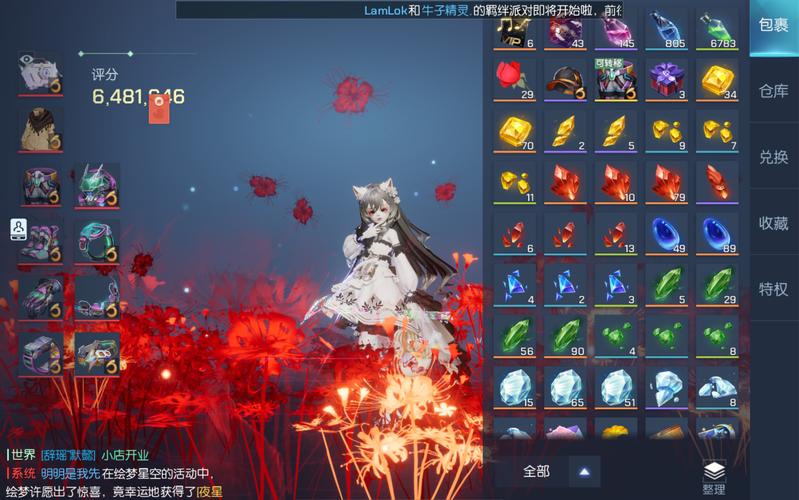Viewport: 799px width, 500px height.
Task: Open the 仓库 warehouse tab
Action: [x=773, y=91]
